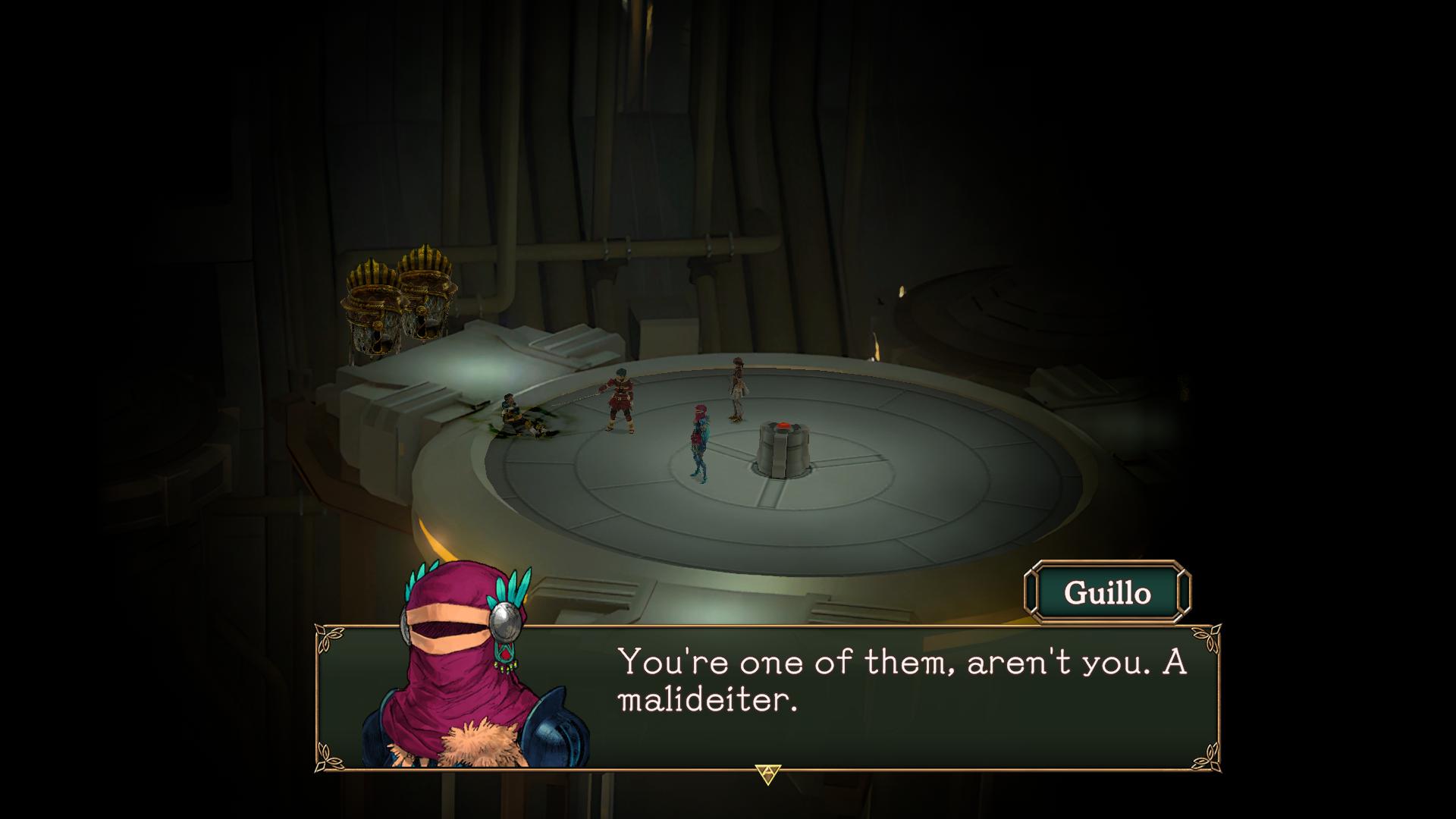Advance dialogue with the gold triangle arrow
The height and width of the screenshot is (819, 1456).
click(767, 774)
